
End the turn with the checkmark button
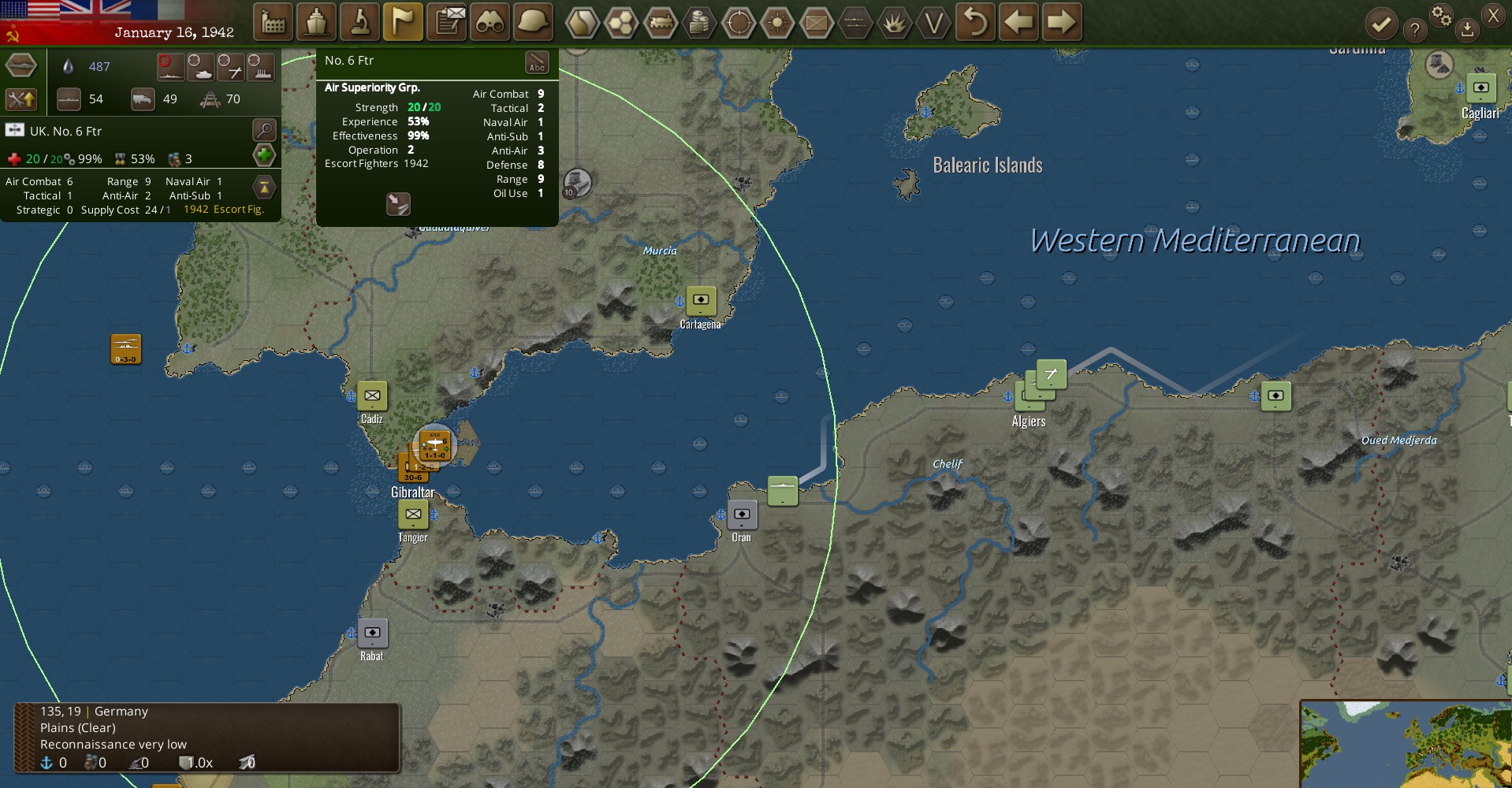click(1380, 24)
